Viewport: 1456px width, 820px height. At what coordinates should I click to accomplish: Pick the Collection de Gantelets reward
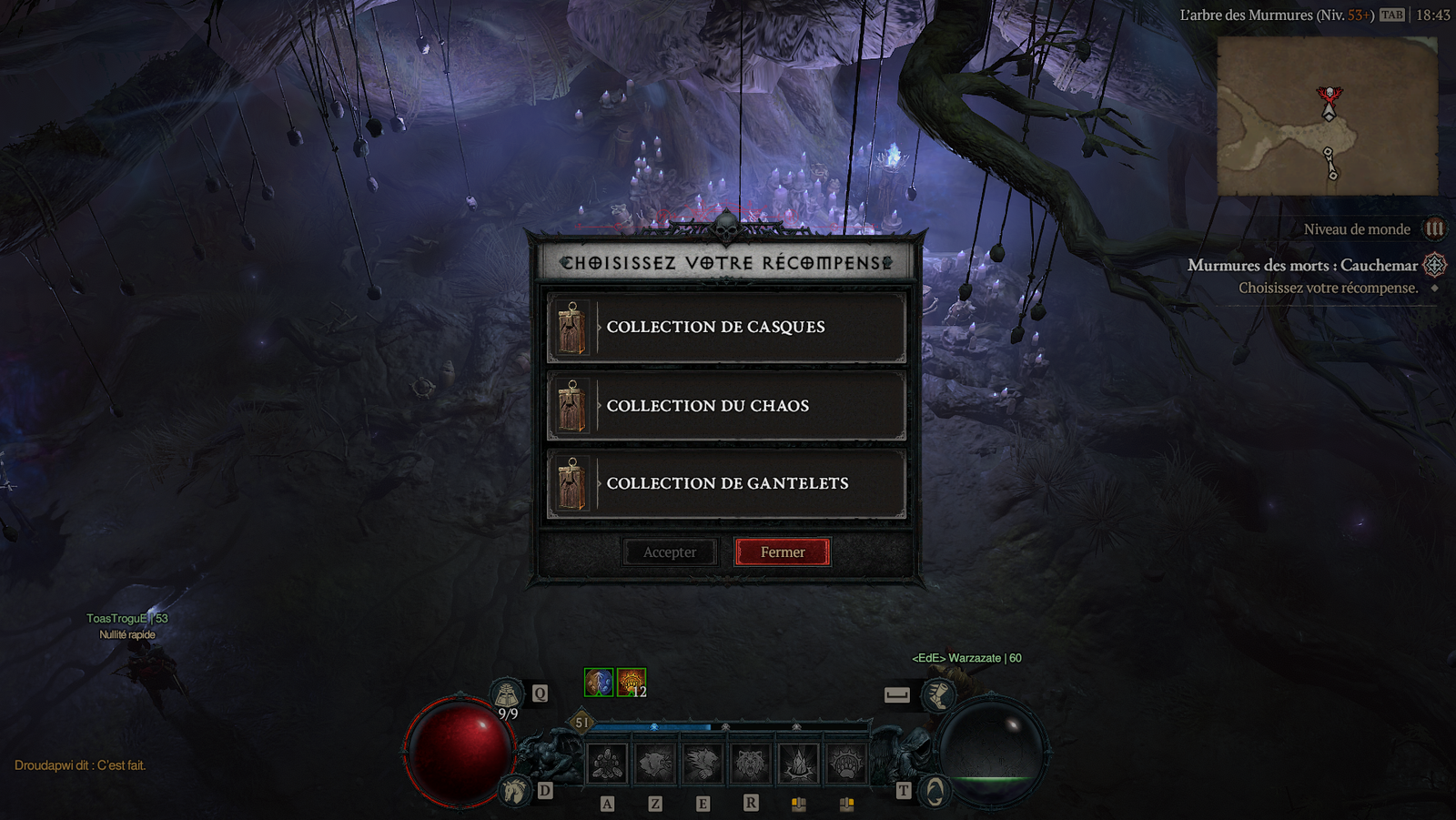726,484
